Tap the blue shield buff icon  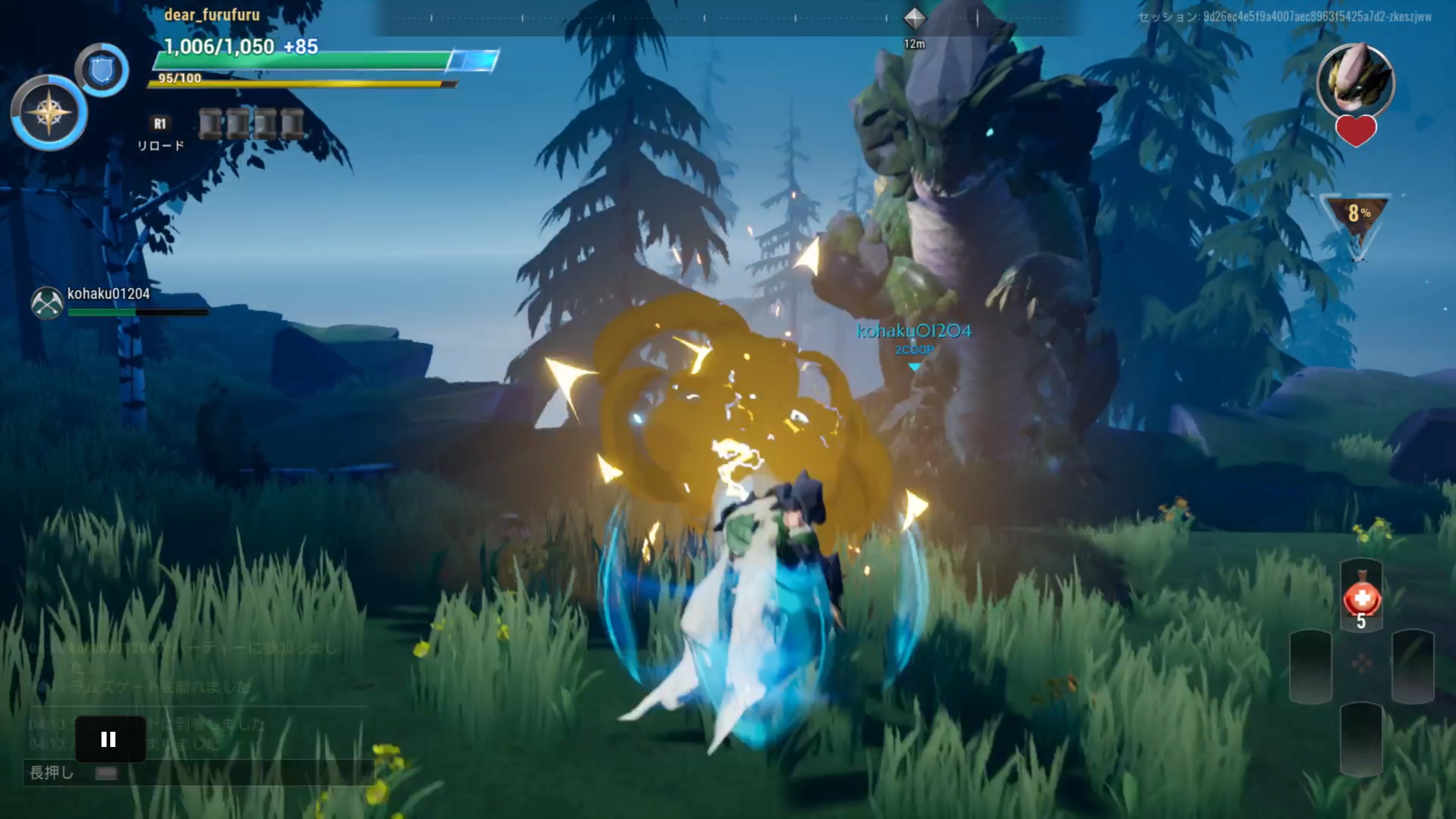(103, 70)
